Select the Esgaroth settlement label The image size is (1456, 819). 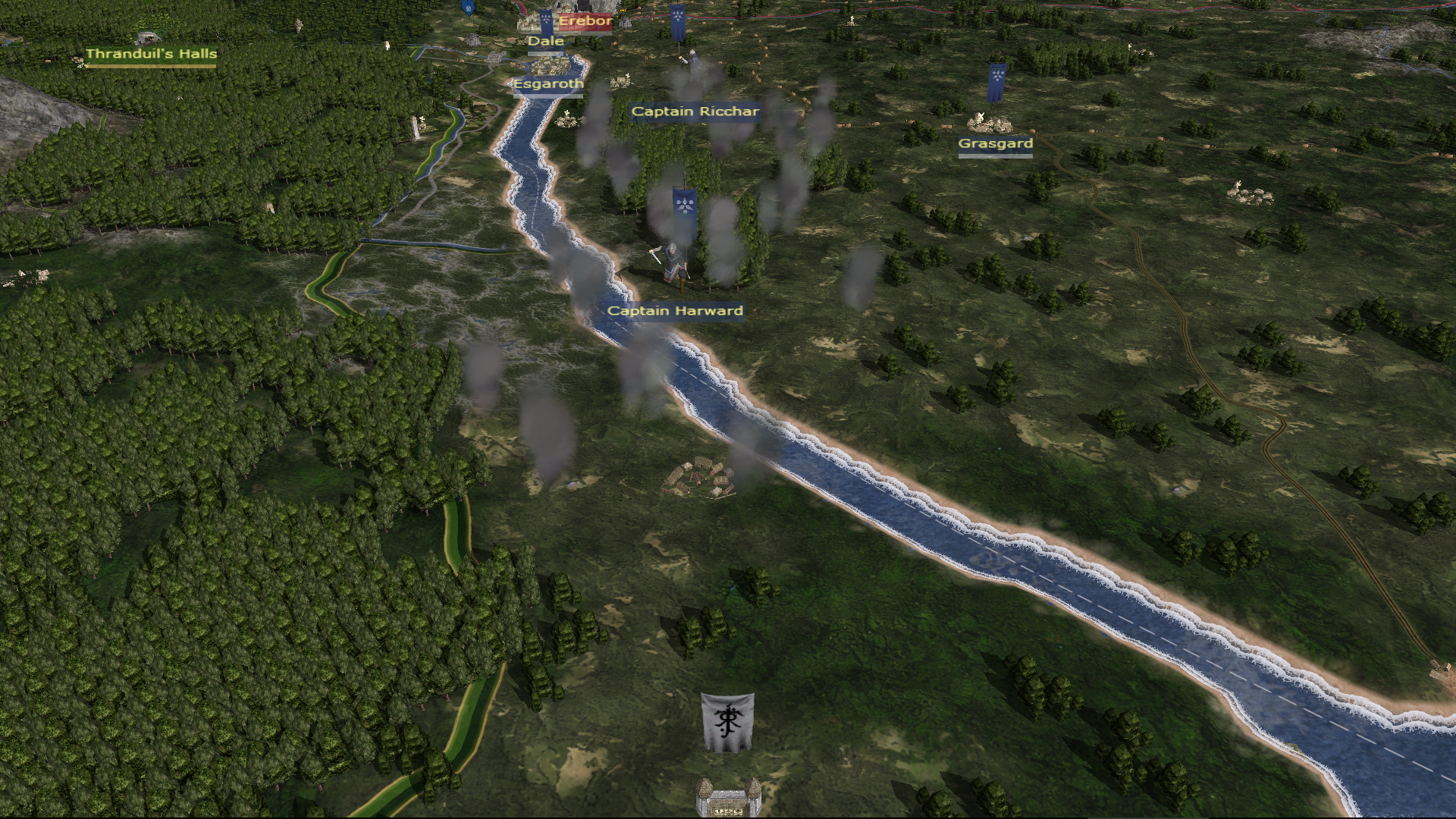click(x=548, y=83)
